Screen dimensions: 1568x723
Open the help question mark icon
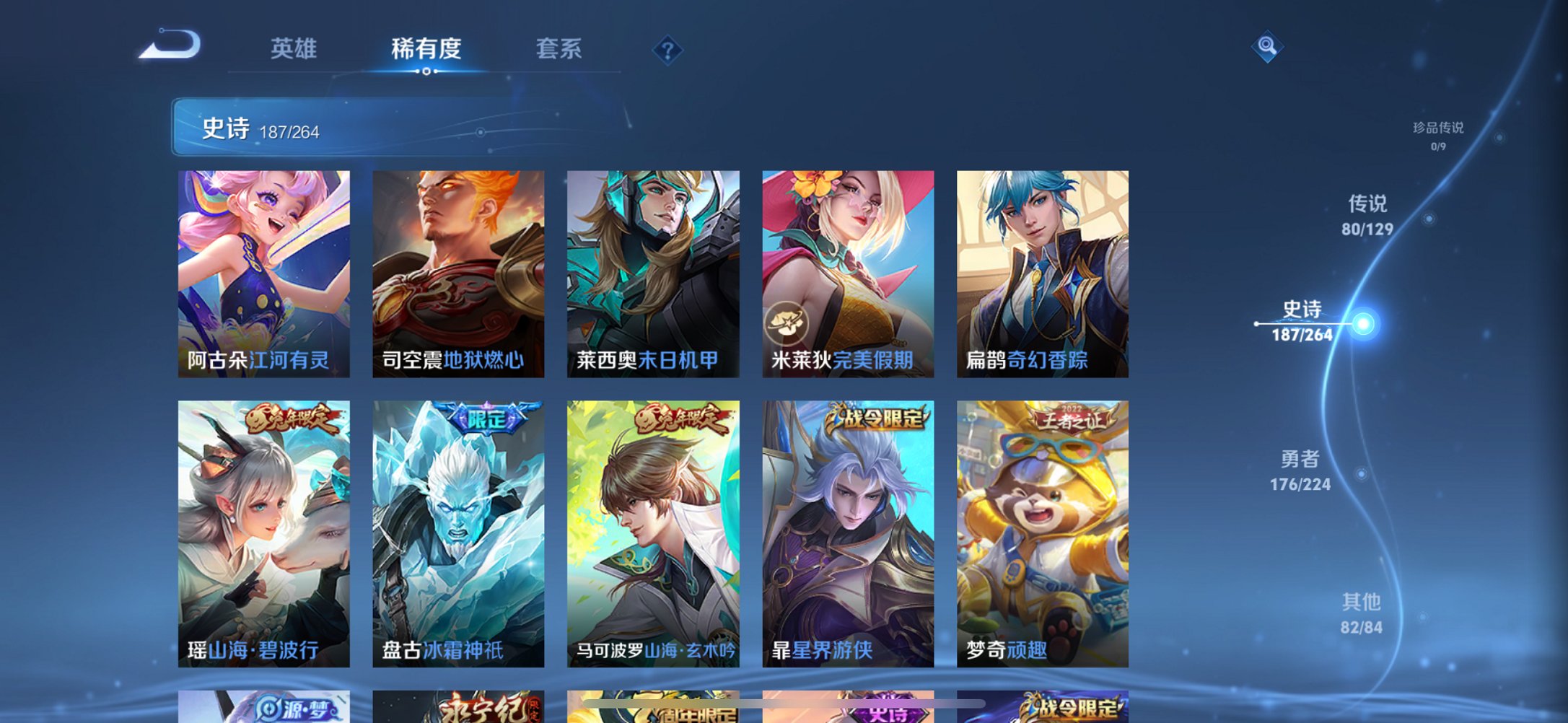pos(667,49)
